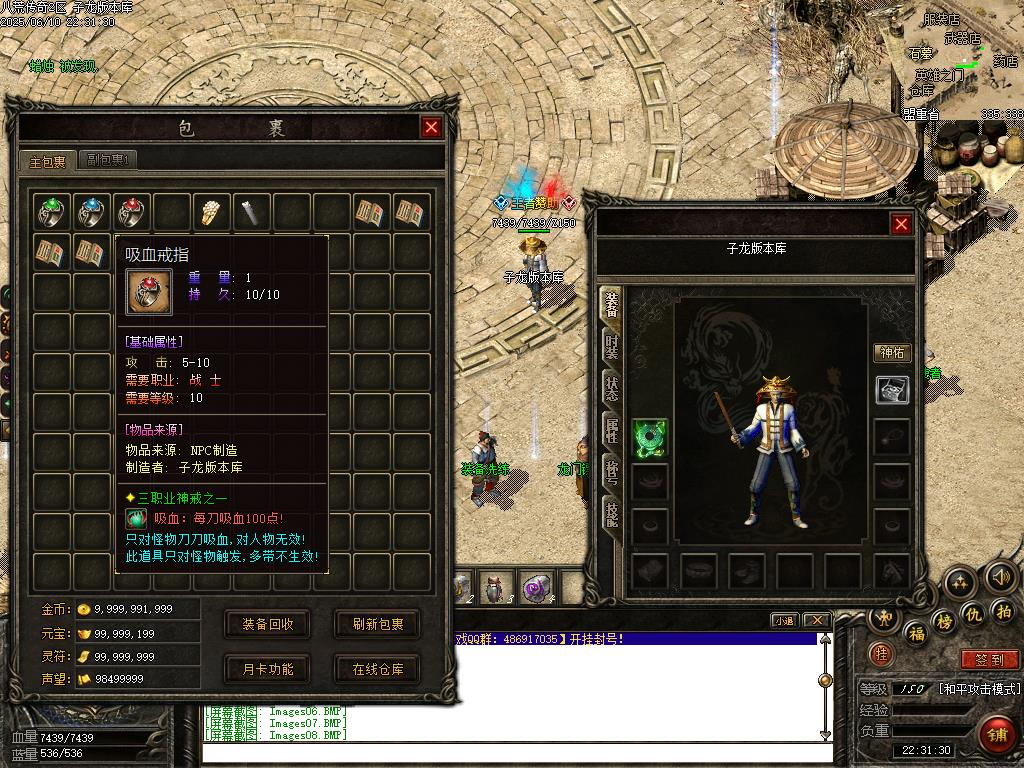Select the green gem ring in the bag
This screenshot has width=1024, height=768.
coord(53,211)
